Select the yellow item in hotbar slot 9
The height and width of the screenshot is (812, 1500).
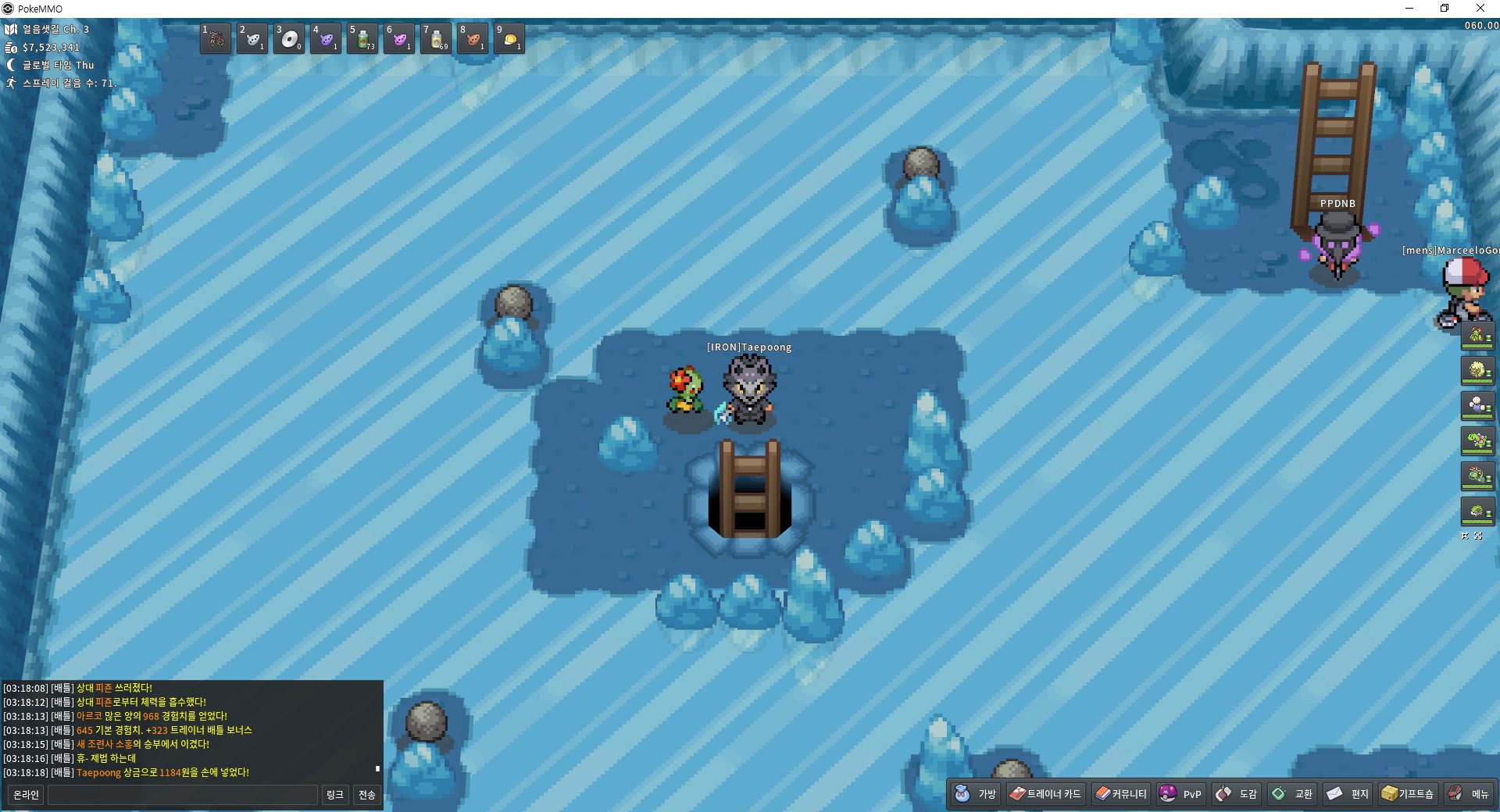coord(509,38)
